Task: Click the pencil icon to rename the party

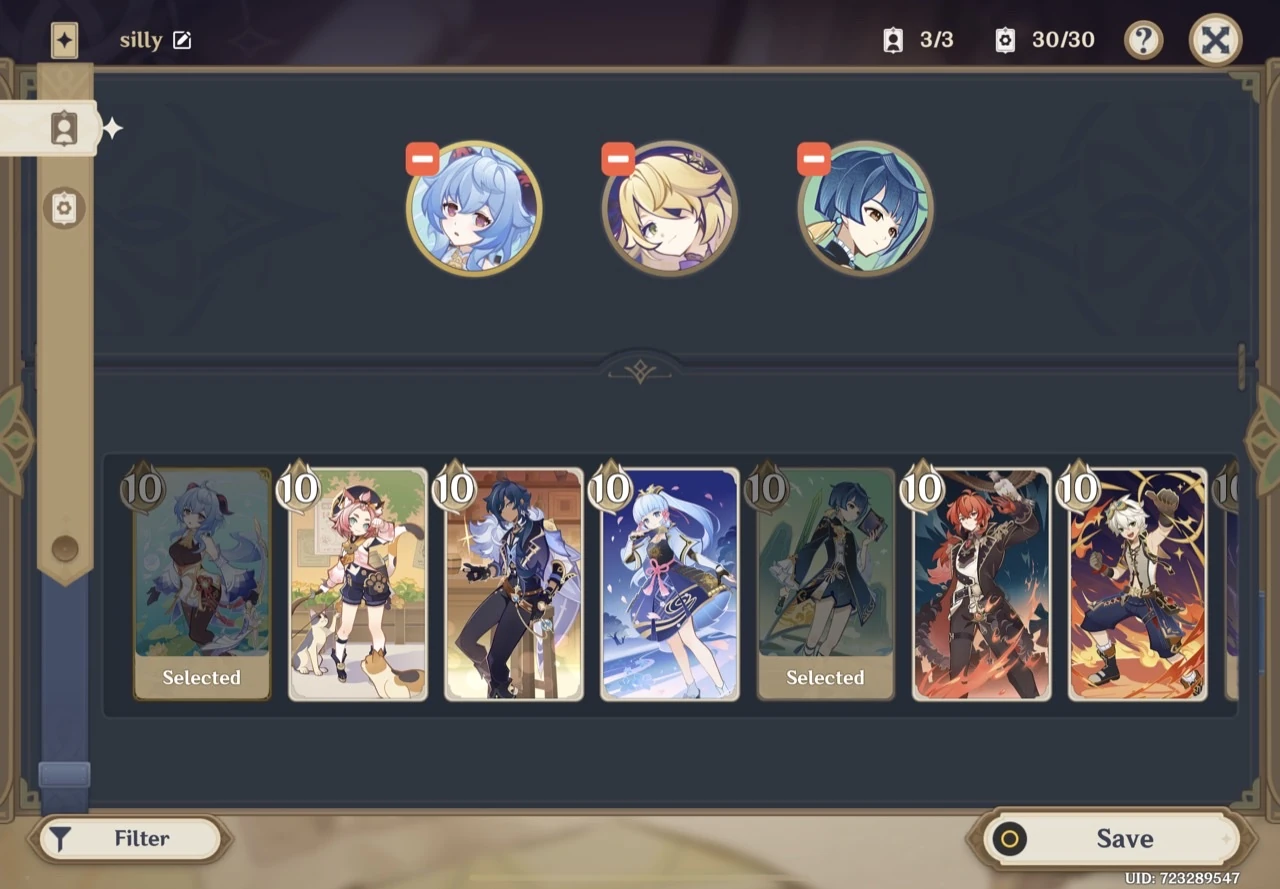Action: coord(181,40)
